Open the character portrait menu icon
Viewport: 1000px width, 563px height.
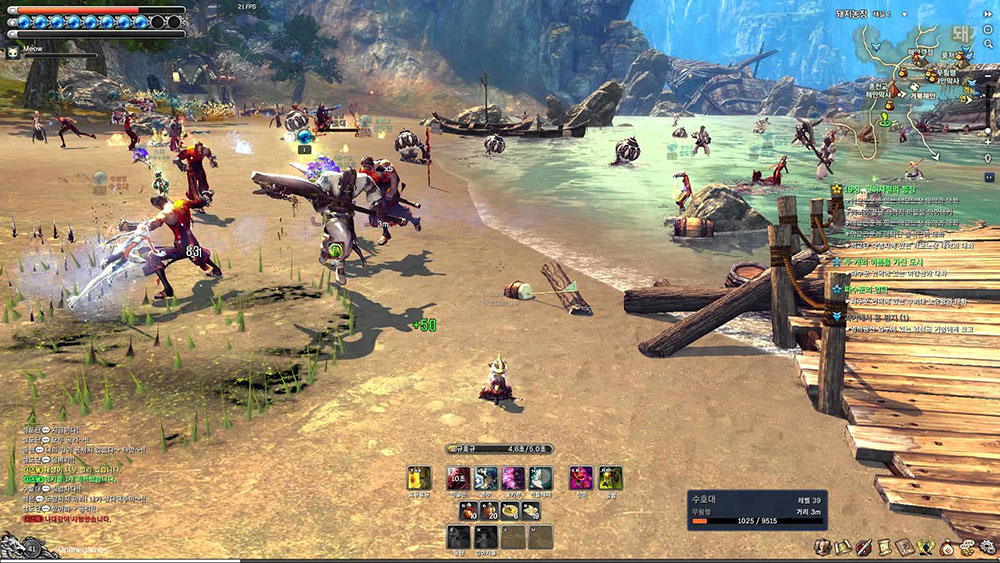click(822, 547)
